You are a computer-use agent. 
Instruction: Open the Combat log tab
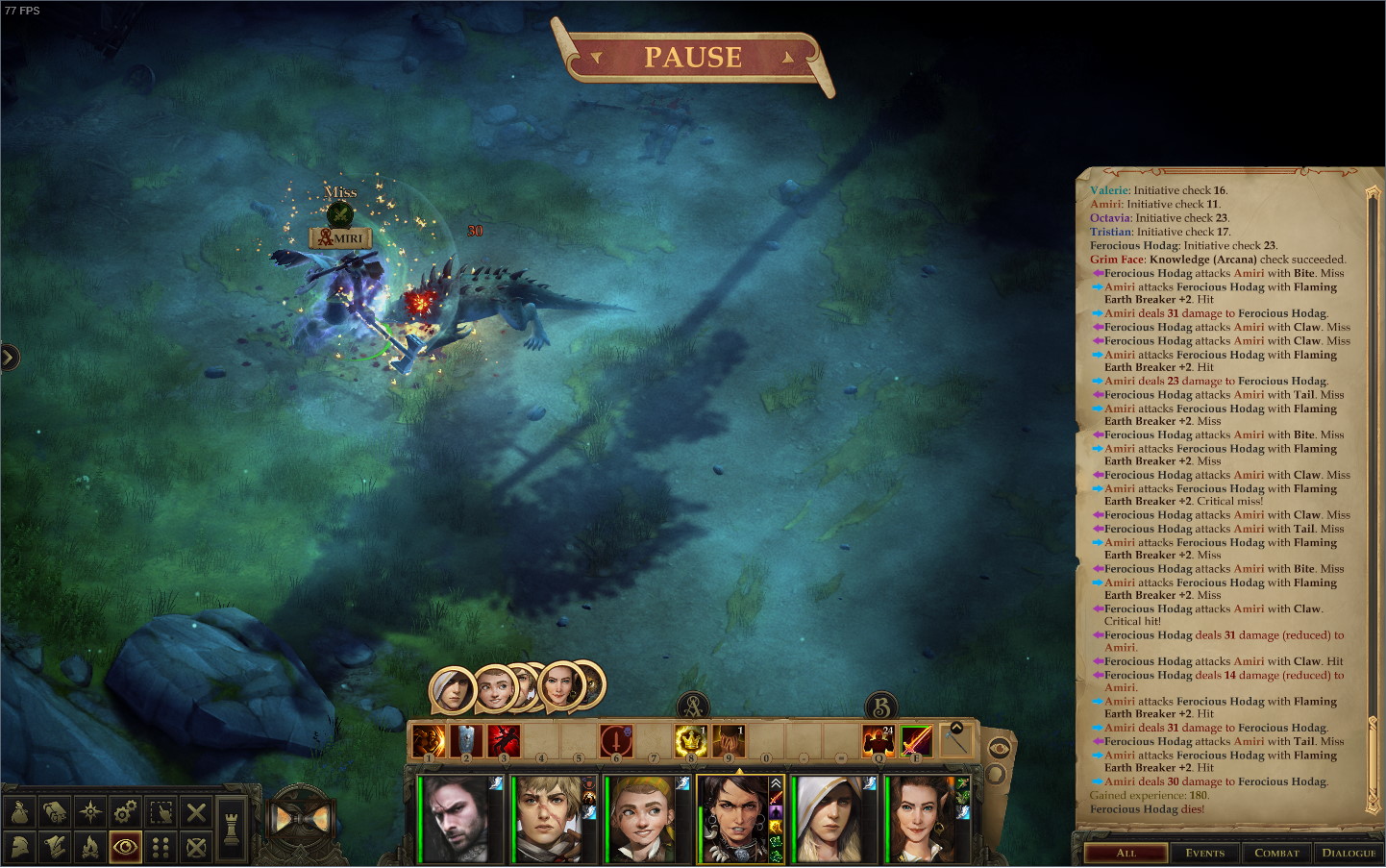click(1276, 853)
